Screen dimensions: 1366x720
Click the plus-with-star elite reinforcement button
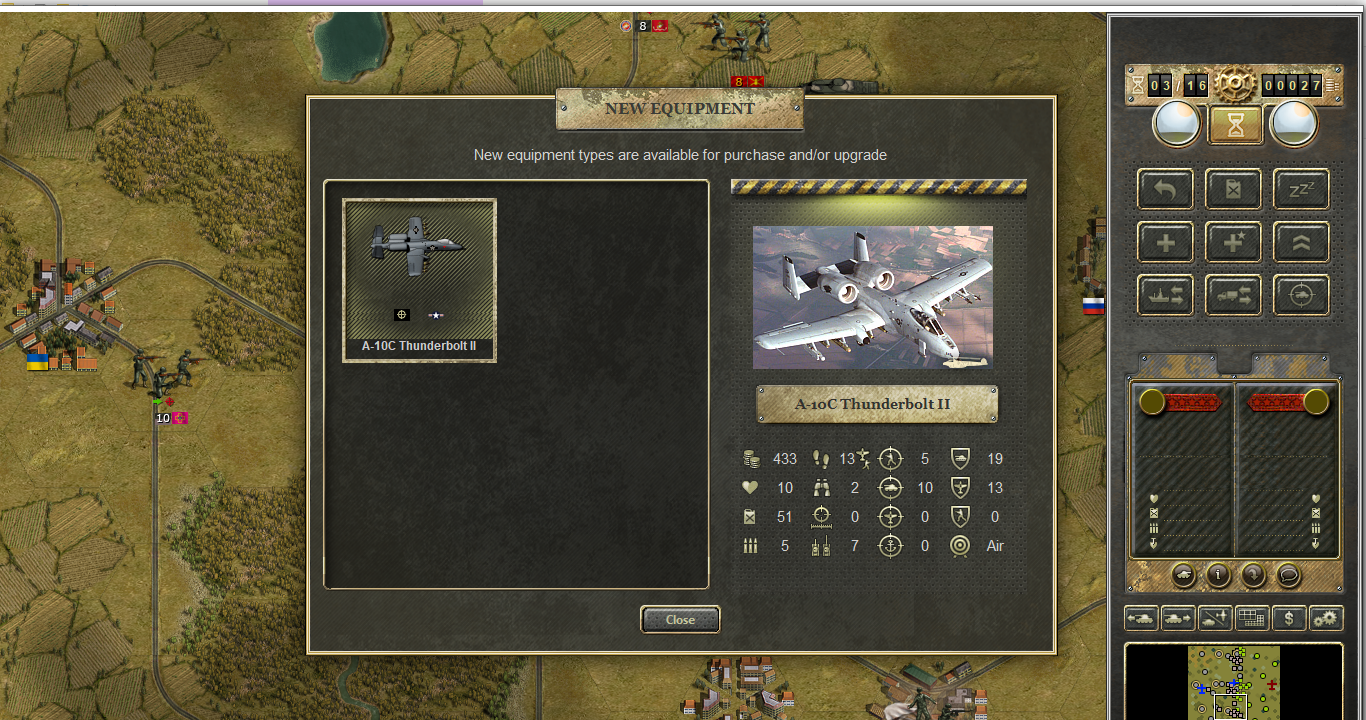[1233, 242]
